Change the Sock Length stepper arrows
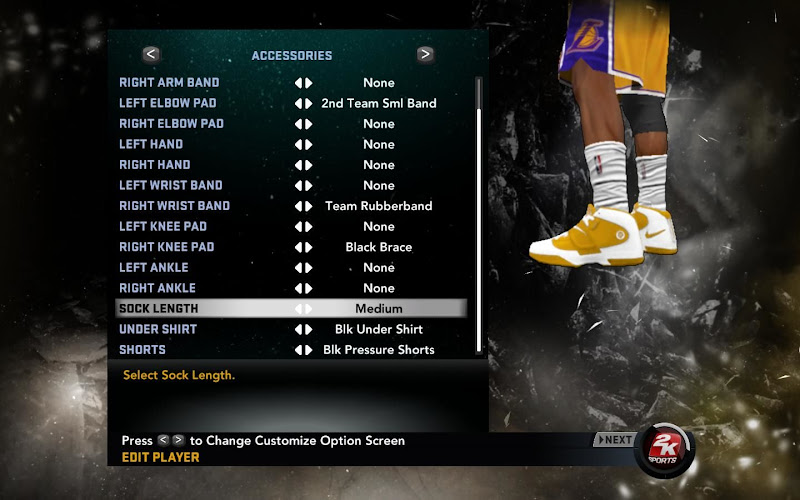 (x=303, y=309)
